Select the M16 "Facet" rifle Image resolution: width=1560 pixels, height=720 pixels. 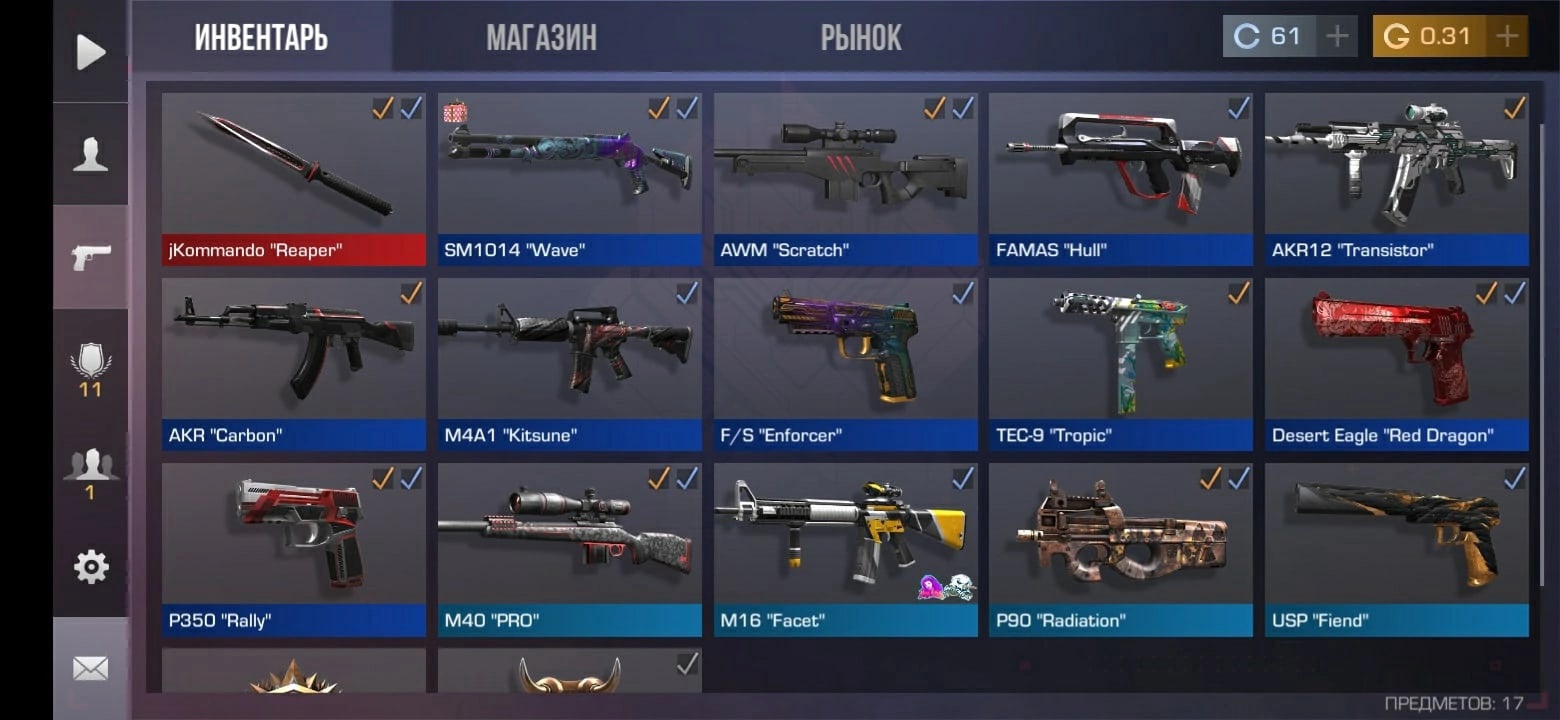point(845,548)
